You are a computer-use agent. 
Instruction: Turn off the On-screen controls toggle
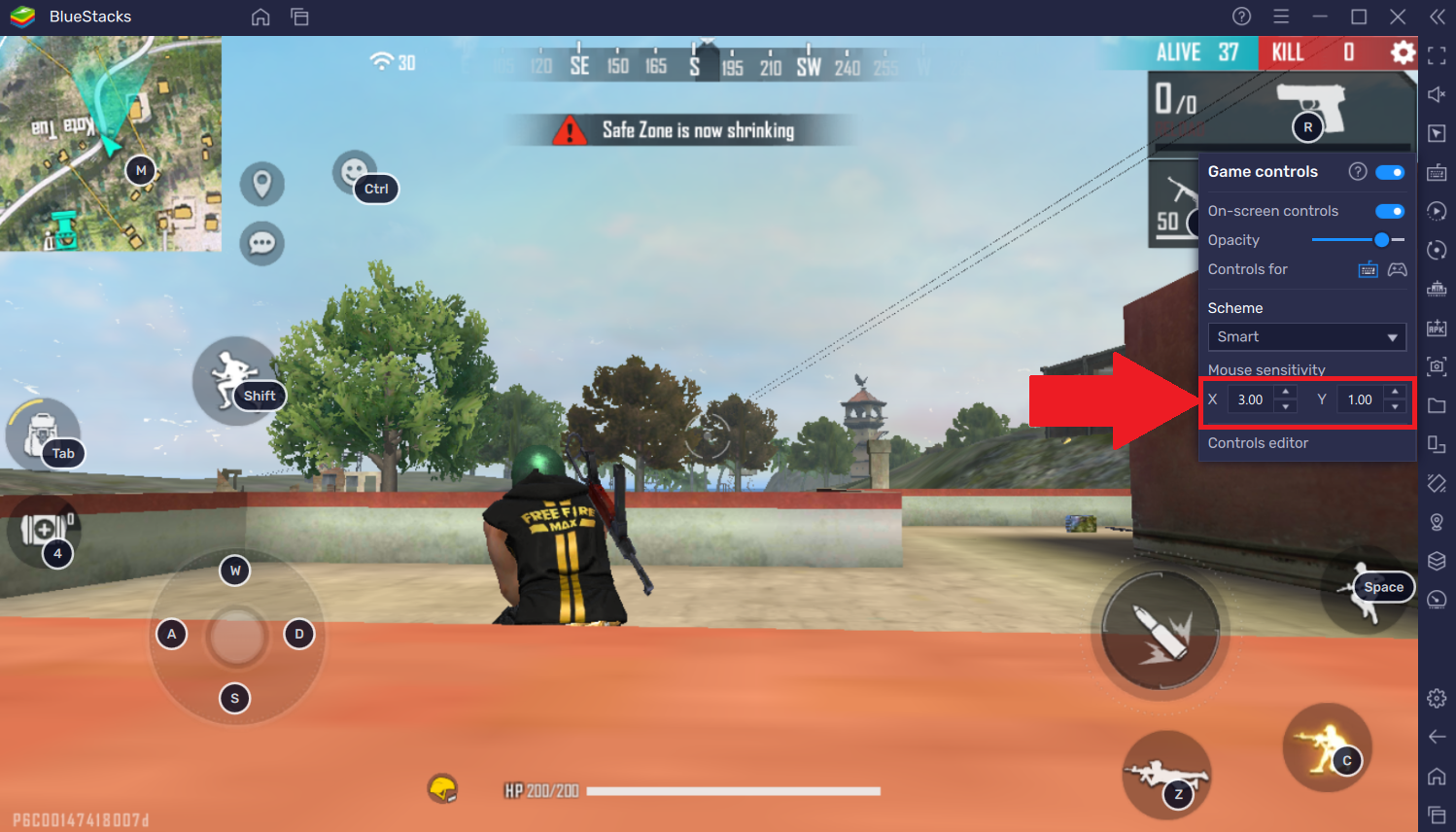pos(1391,211)
